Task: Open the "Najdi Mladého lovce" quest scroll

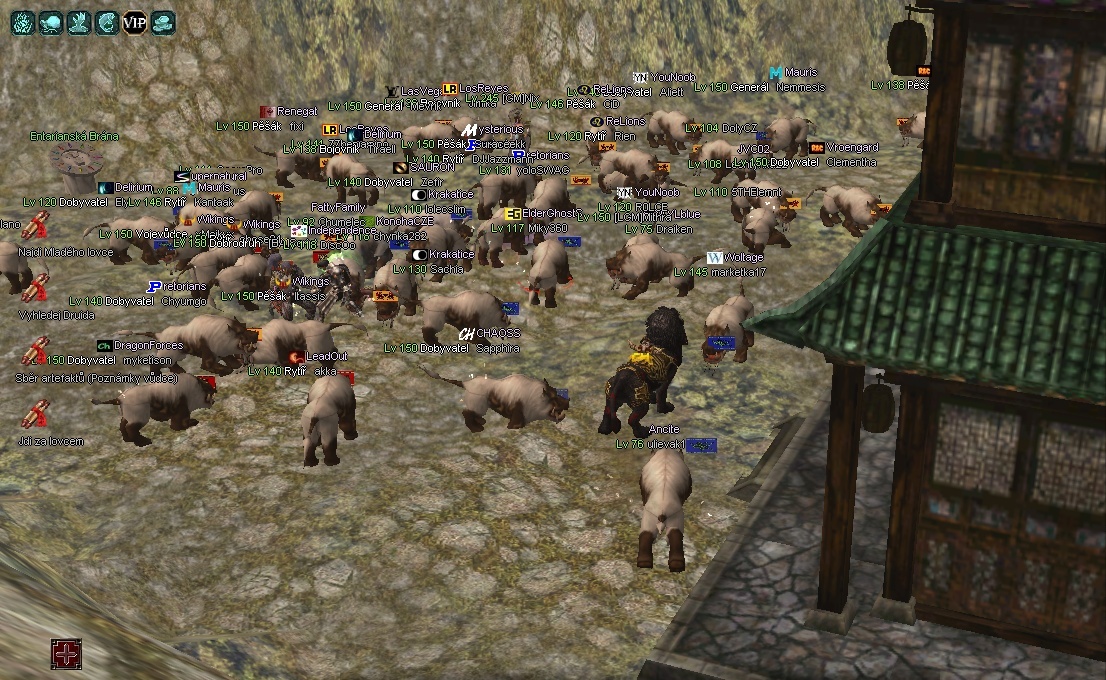Action: coord(36,228)
